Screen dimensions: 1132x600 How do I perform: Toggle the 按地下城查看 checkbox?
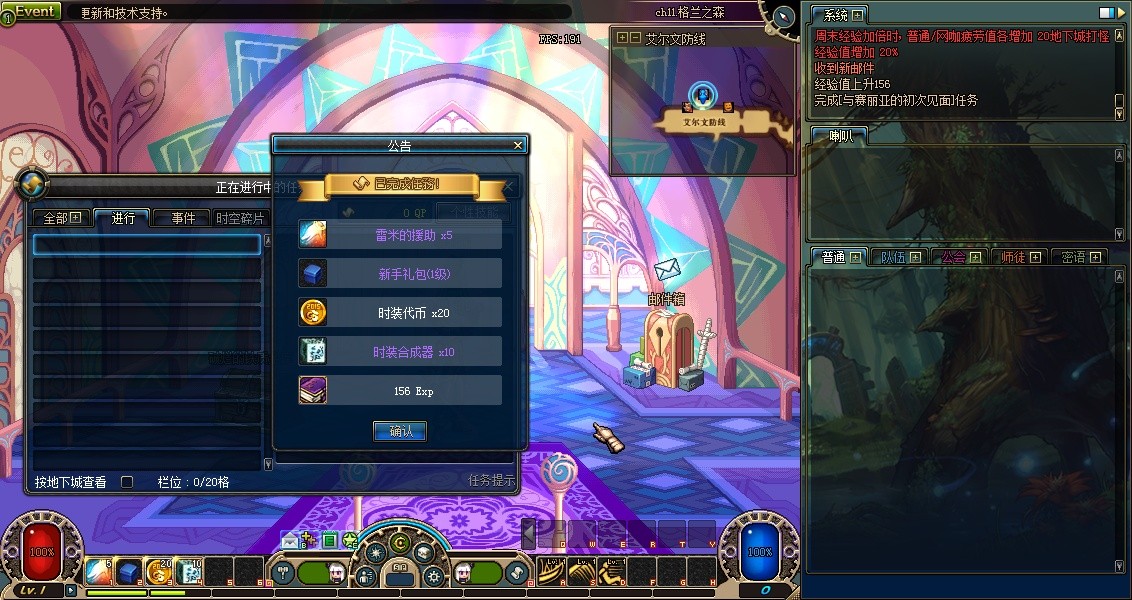pyautogui.click(x=127, y=482)
